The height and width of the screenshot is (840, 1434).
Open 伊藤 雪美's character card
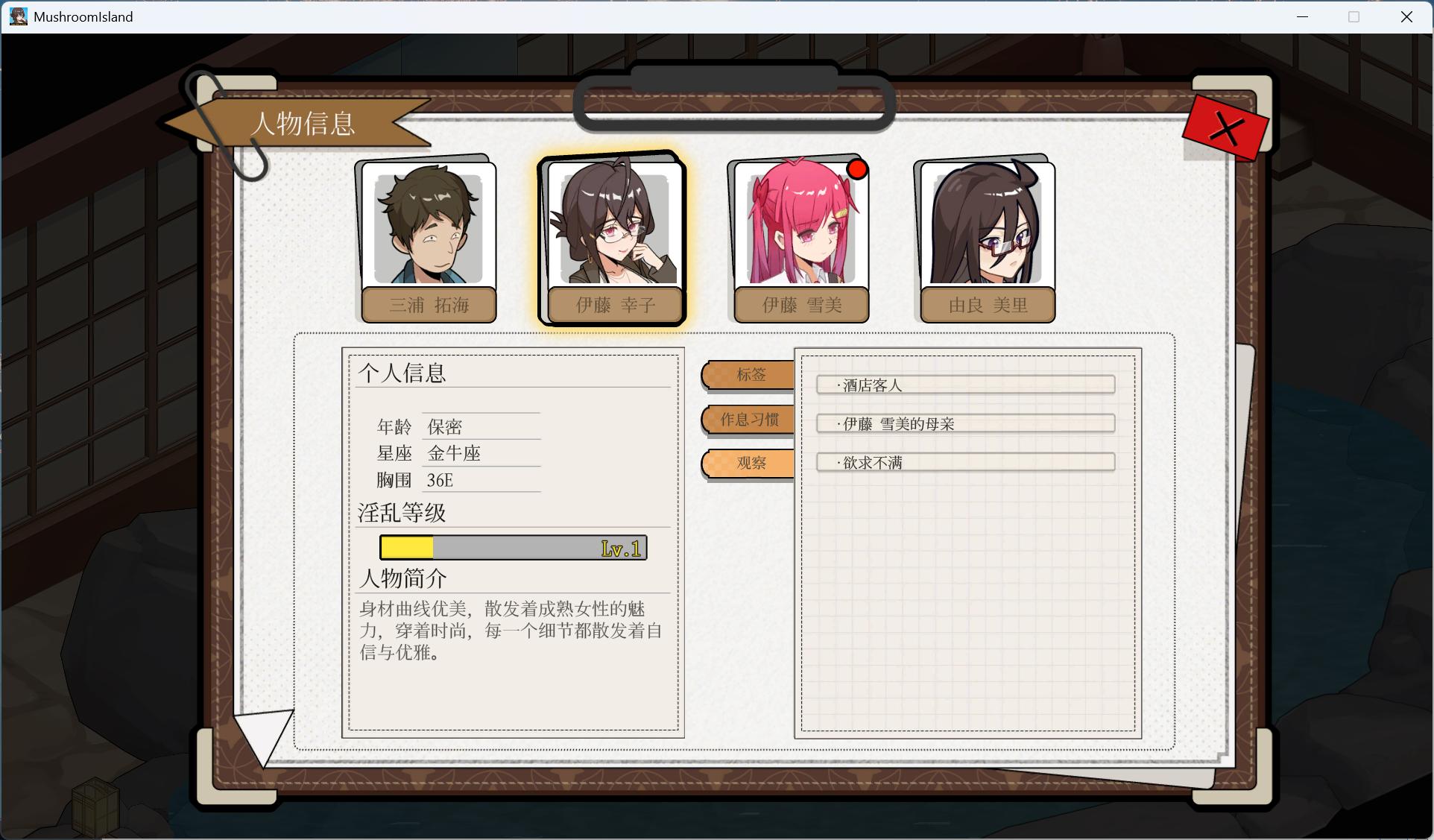[797, 227]
